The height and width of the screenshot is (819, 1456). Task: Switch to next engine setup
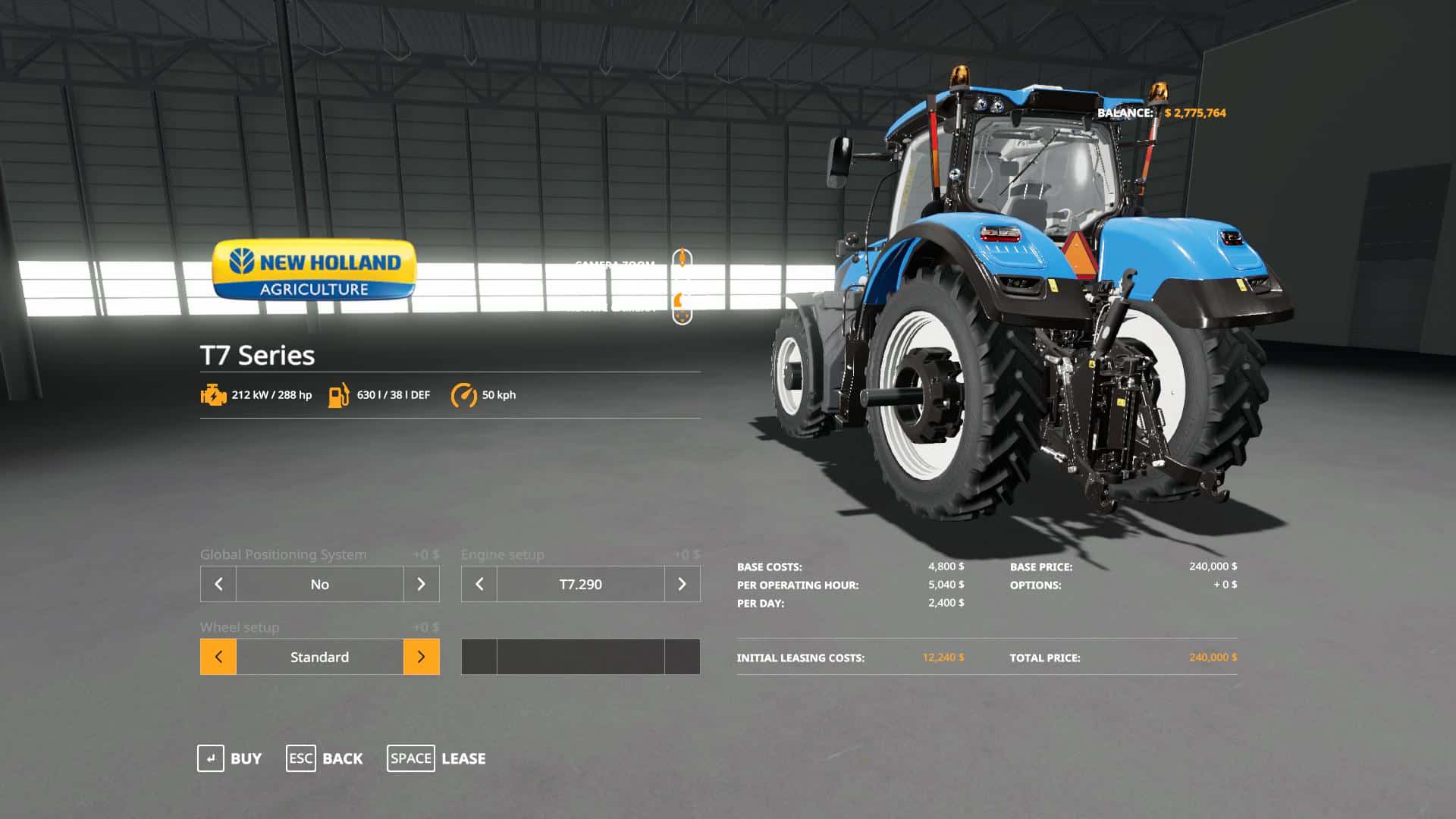coord(682,584)
